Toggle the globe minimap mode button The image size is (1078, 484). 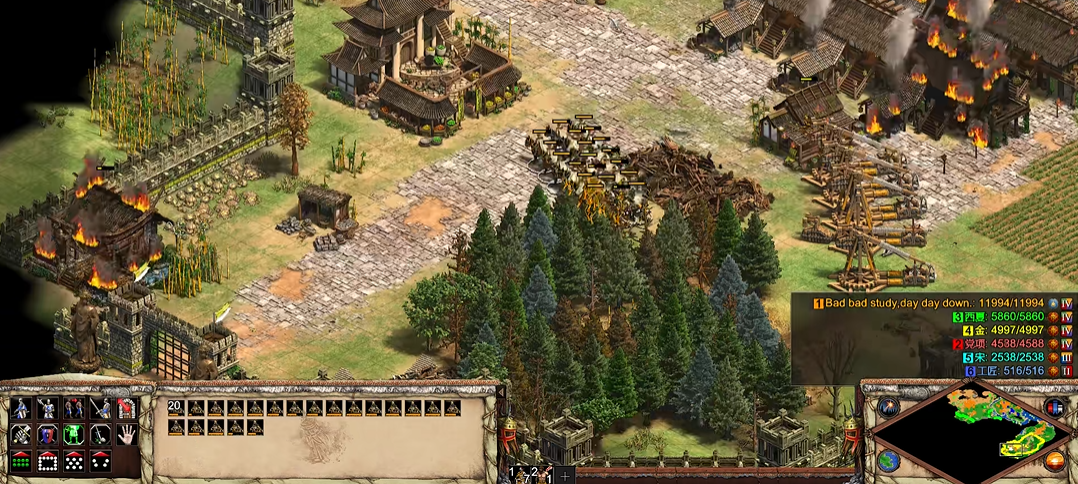[x=888, y=461]
